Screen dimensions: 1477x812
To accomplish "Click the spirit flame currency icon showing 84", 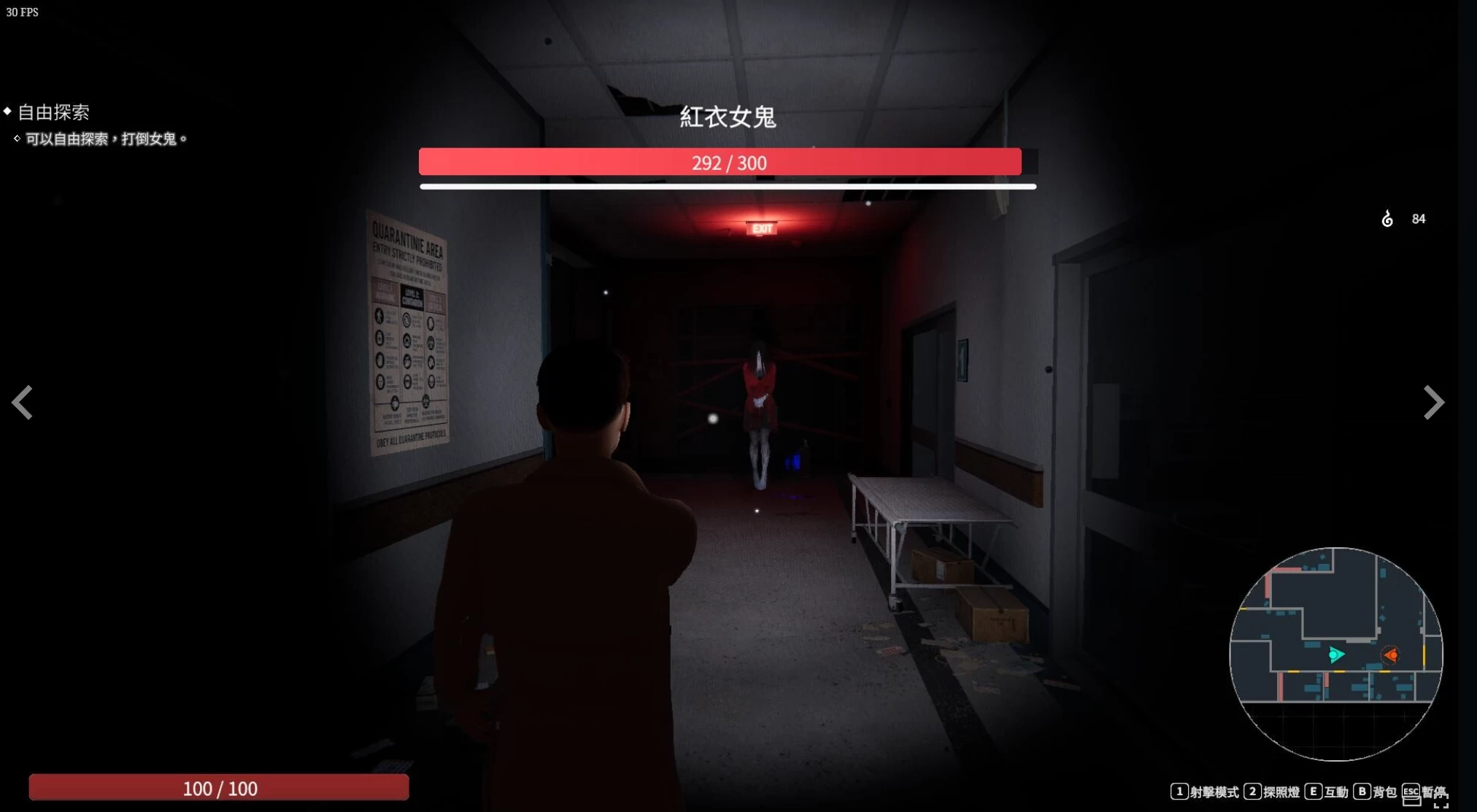I will click(x=1388, y=218).
